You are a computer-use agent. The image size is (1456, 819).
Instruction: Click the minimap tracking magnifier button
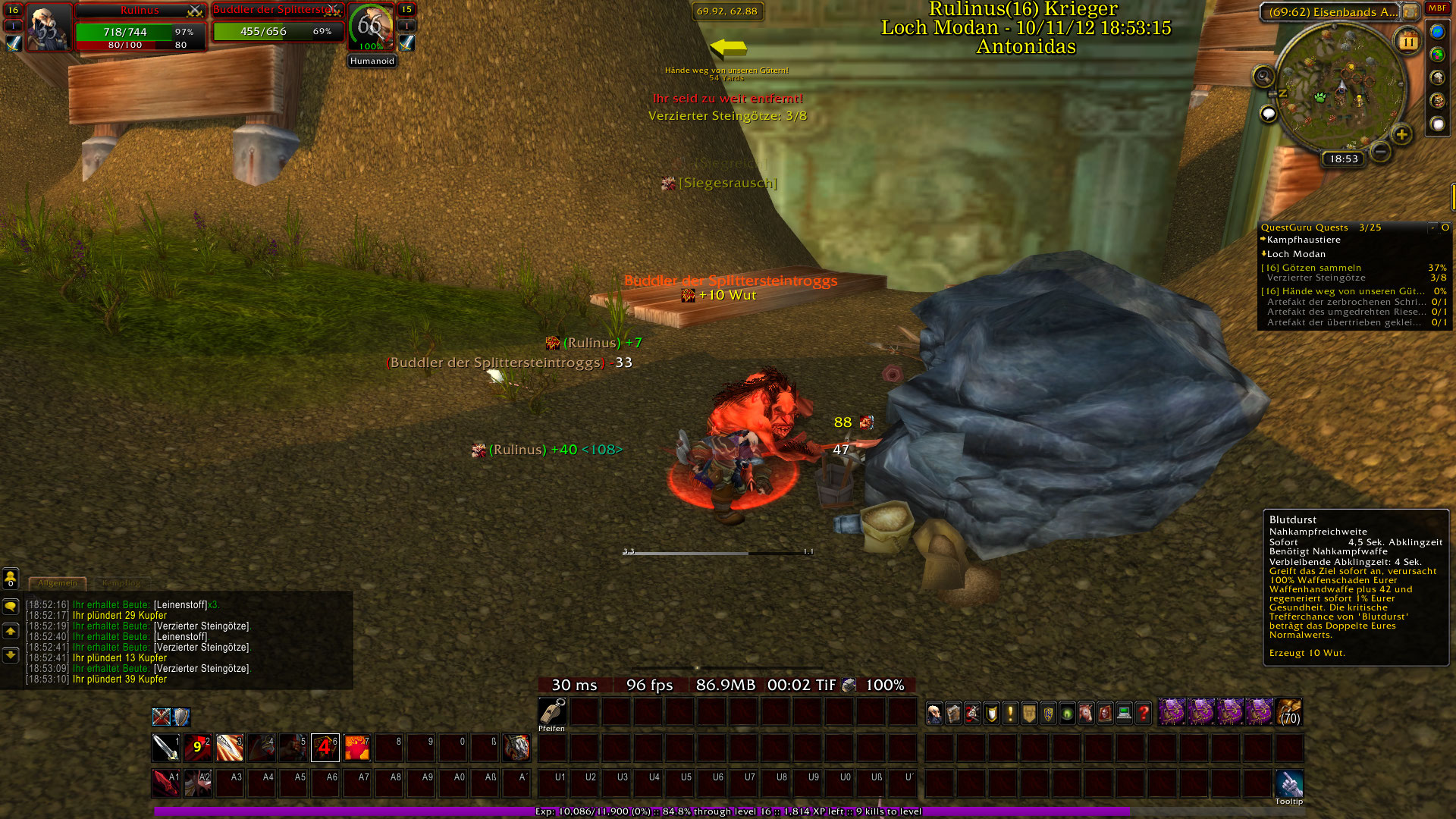pos(1263,77)
